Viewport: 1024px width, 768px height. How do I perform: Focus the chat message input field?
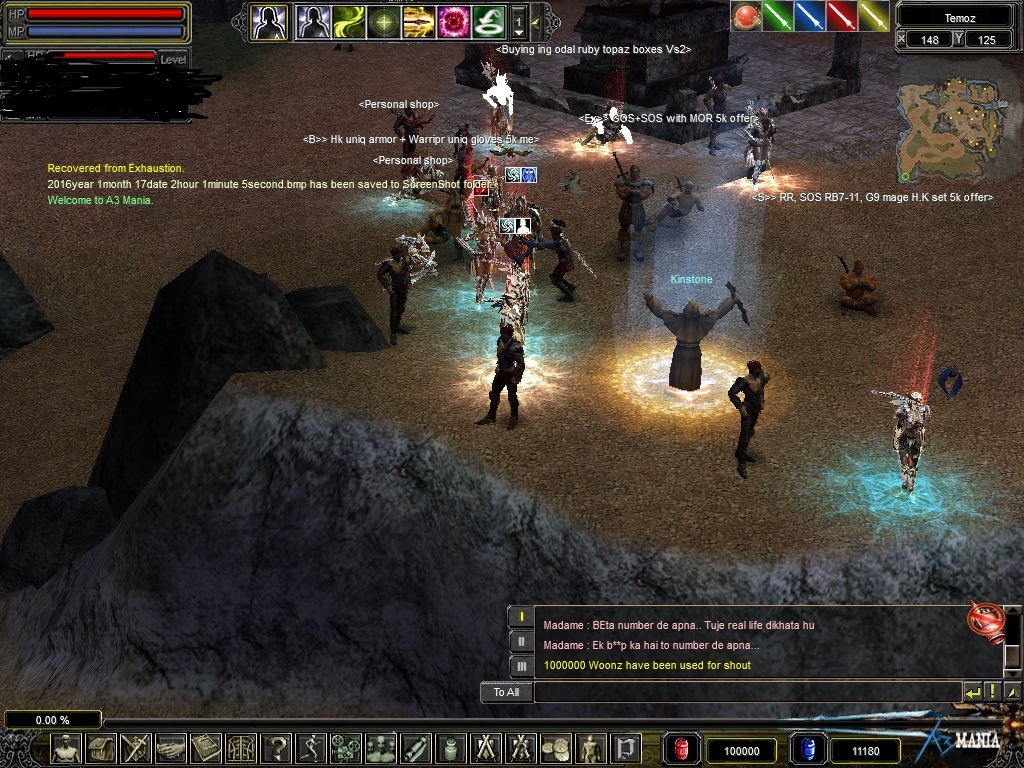[x=745, y=692]
